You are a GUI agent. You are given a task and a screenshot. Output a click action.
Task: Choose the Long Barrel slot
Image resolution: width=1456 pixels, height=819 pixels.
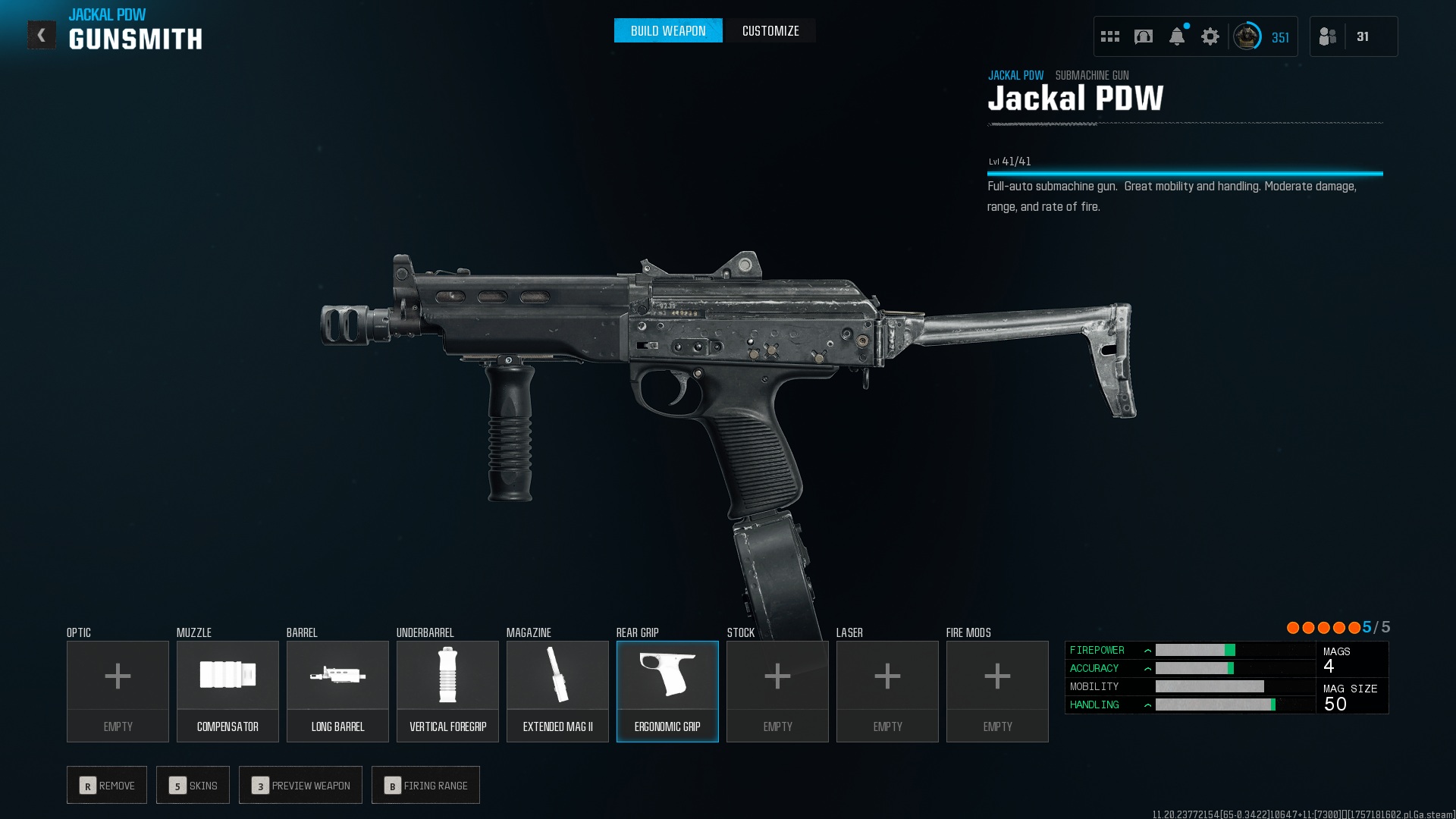(x=337, y=691)
